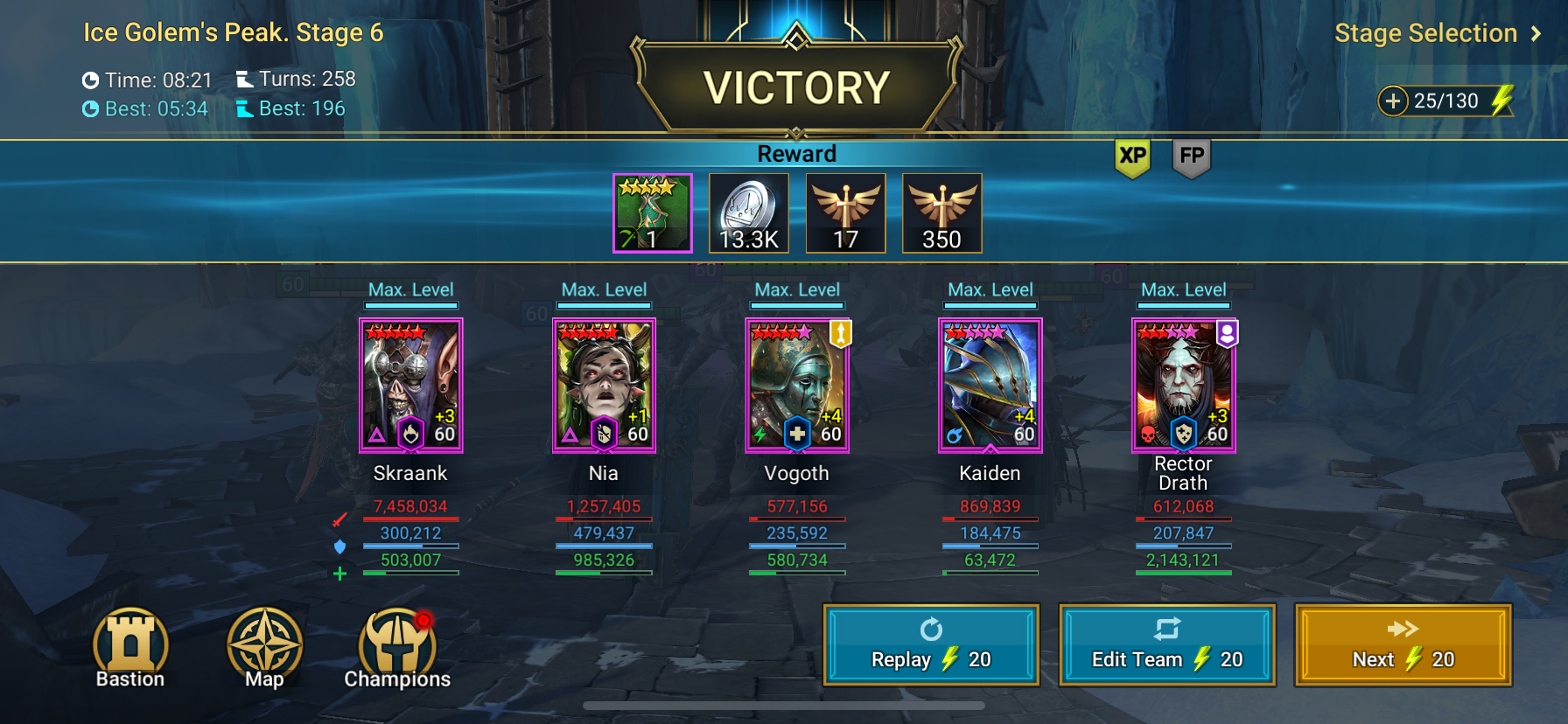Select Kaiden's champion portrait
Viewport: 1568px width, 724px height.
(990, 386)
